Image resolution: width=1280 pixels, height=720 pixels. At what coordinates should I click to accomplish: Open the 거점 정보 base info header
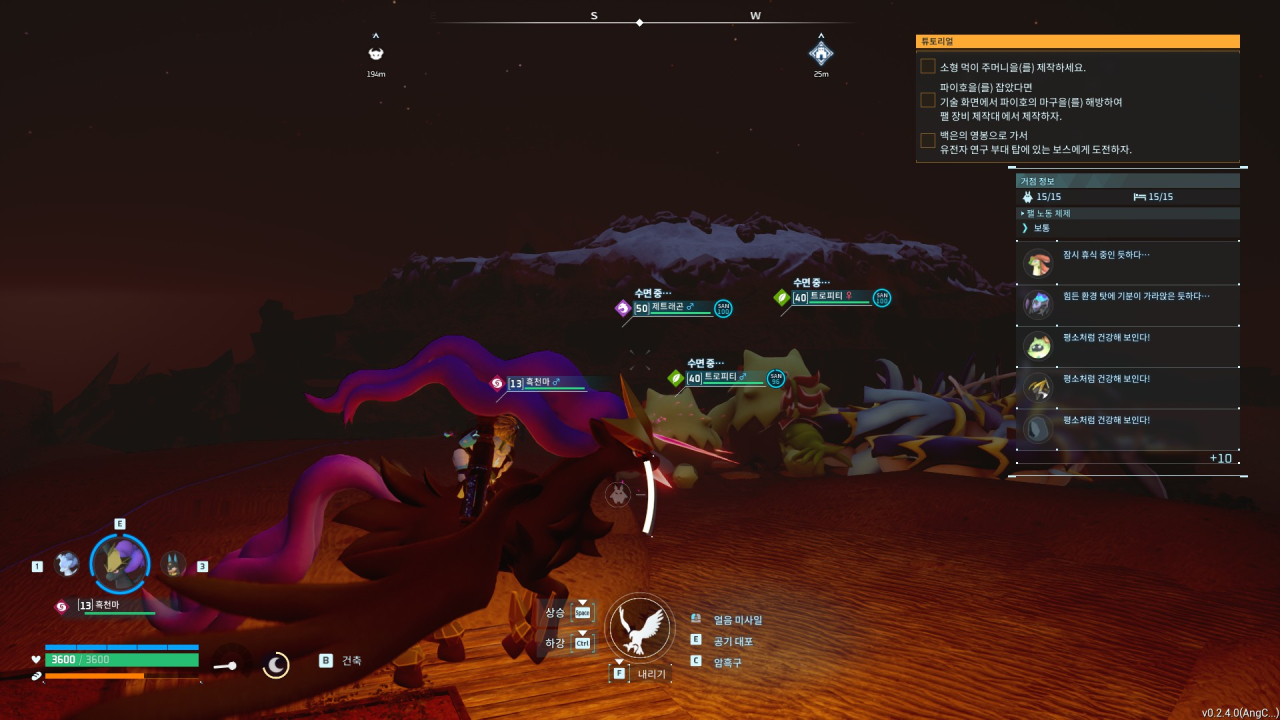point(1127,181)
